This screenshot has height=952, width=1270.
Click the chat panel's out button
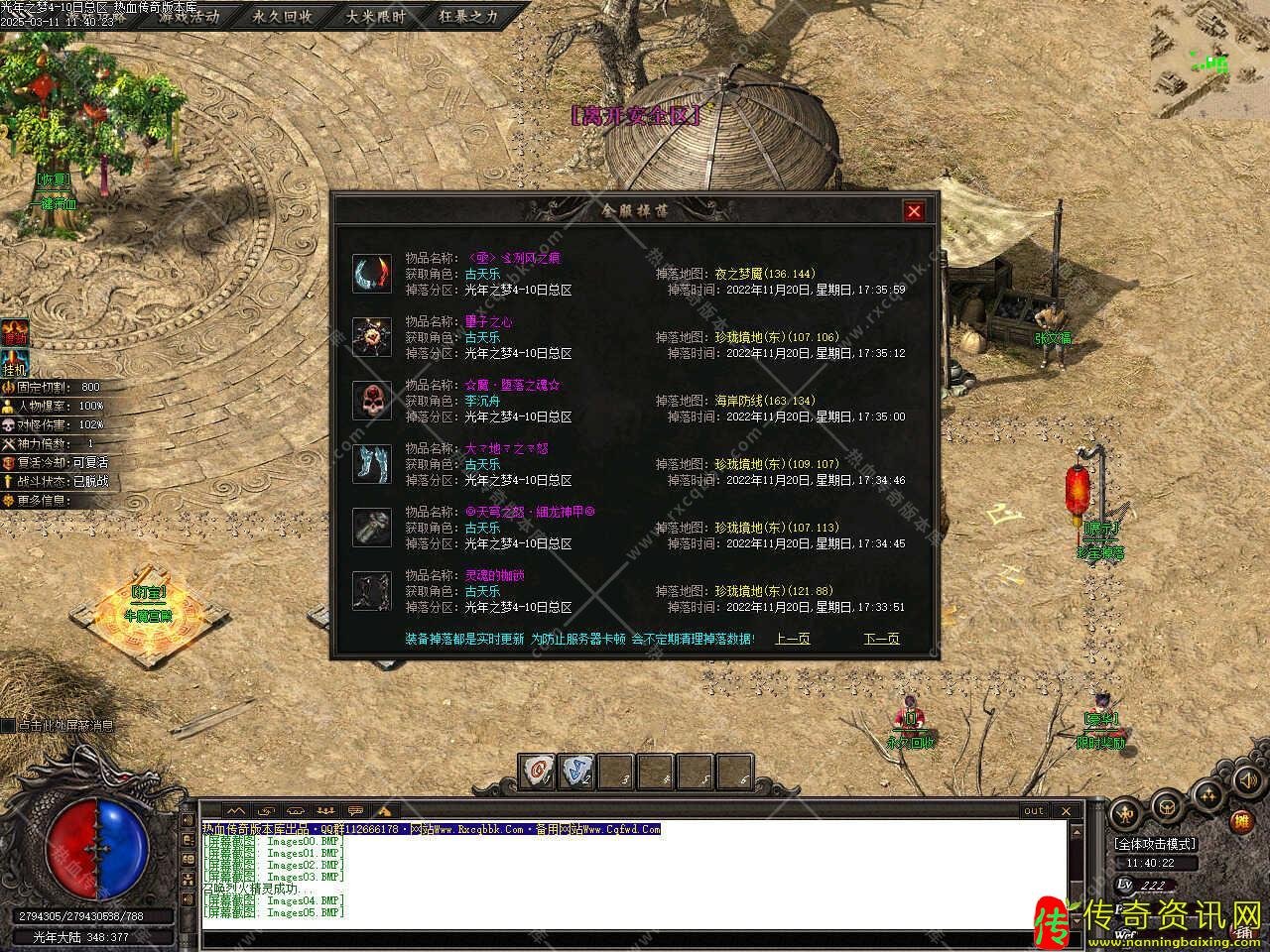(x=1033, y=810)
